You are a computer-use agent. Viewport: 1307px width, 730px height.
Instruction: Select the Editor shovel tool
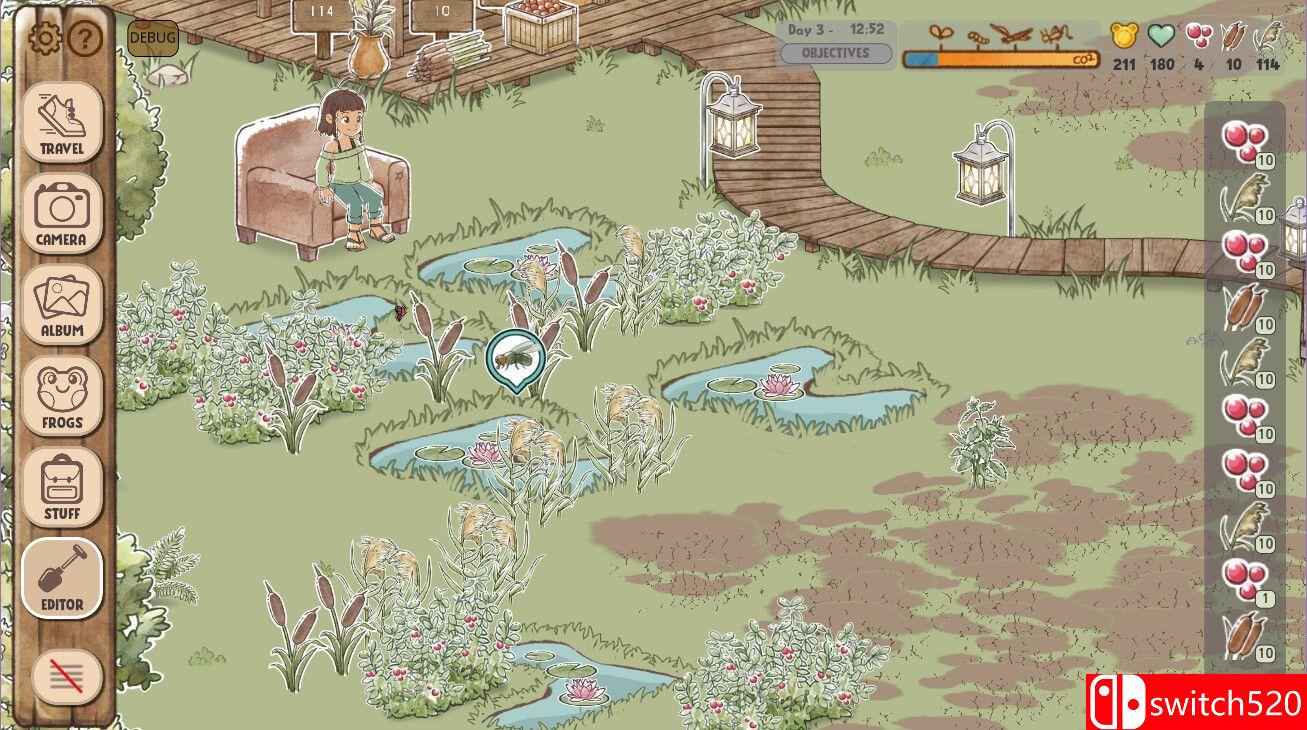pyautogui.click(x=62, y=578)
